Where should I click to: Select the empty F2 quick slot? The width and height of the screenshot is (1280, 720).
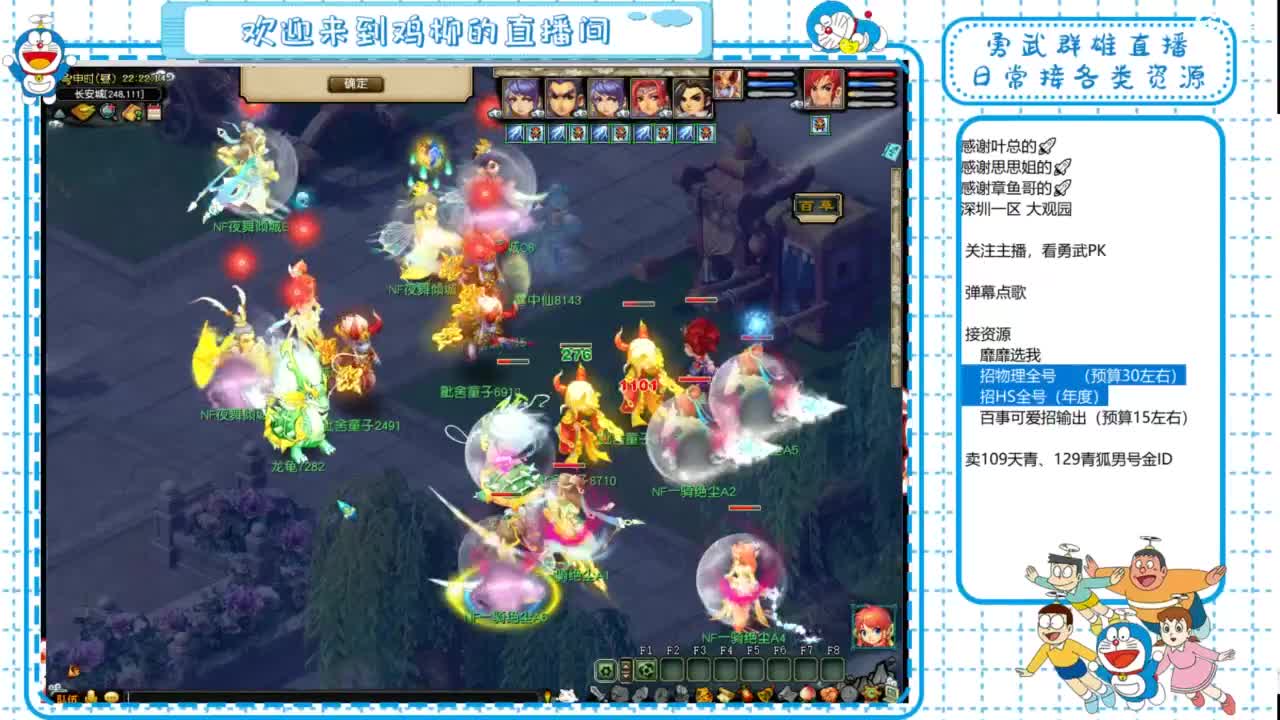pos(672,669)
